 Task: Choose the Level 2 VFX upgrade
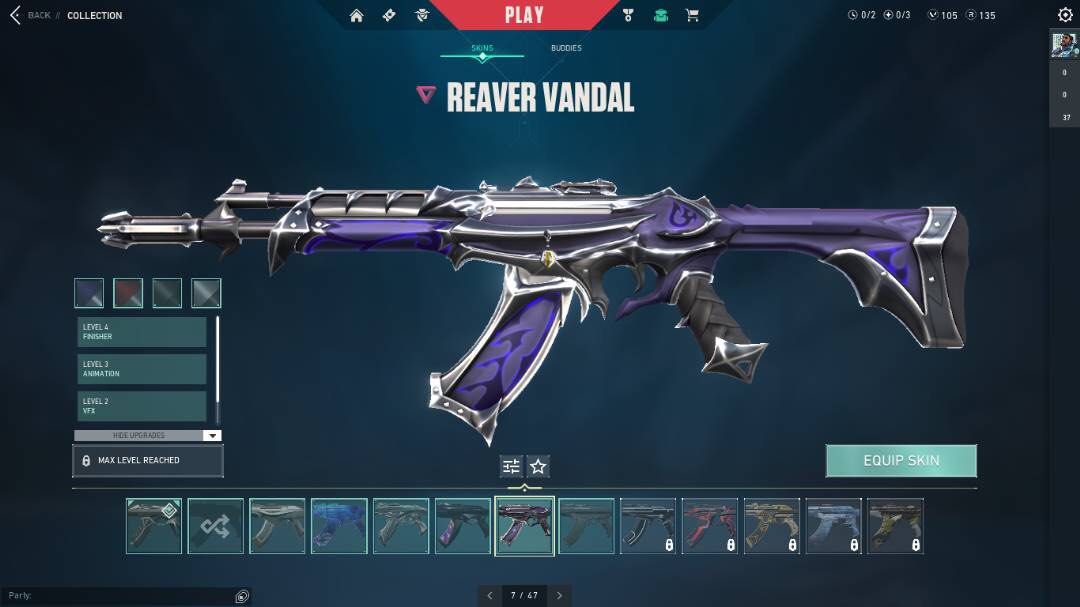[x=142, y=405]
